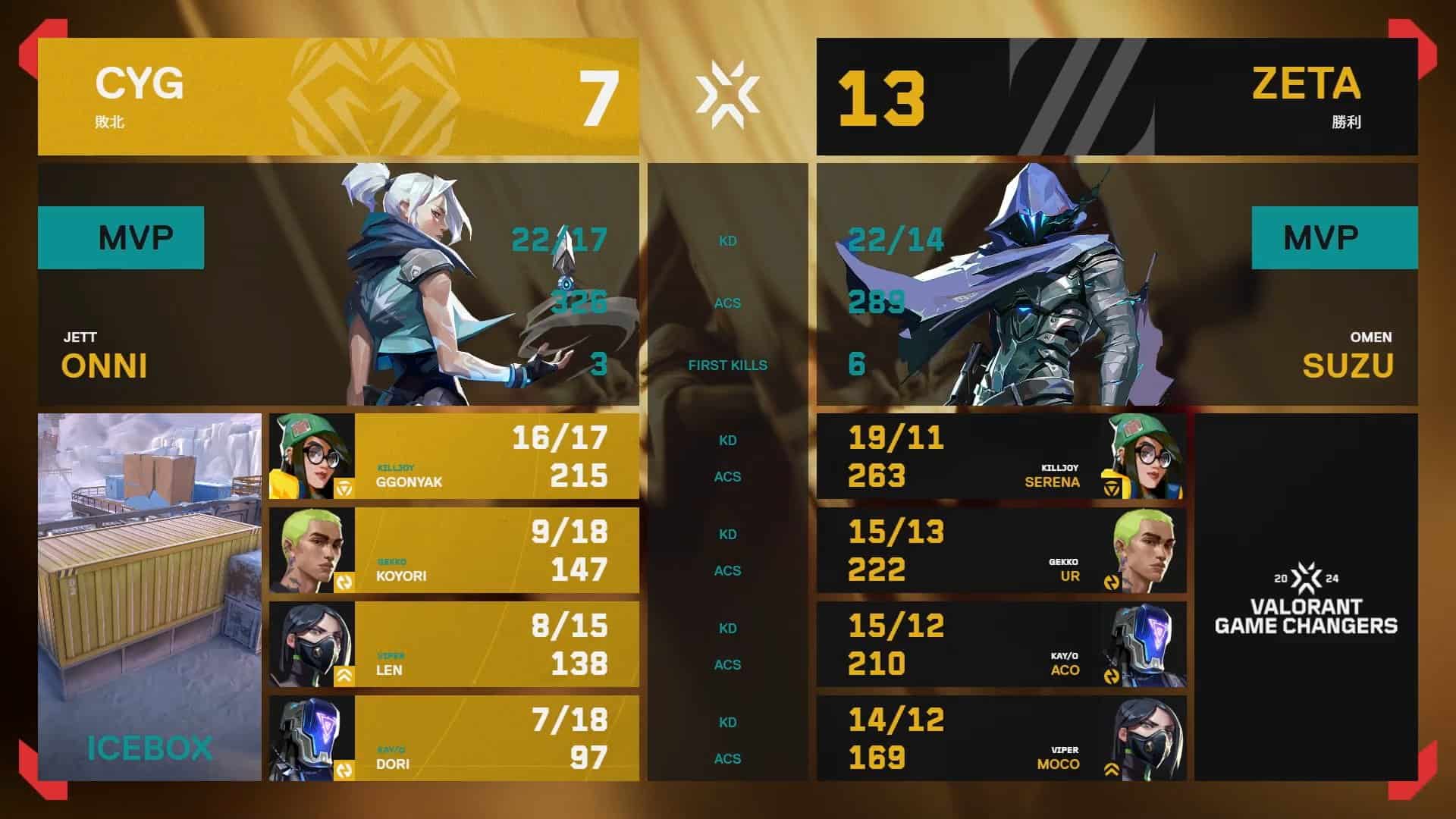Select the ZETA team banner
This screenshot has height=819, width=1456.
[1116, 97]
